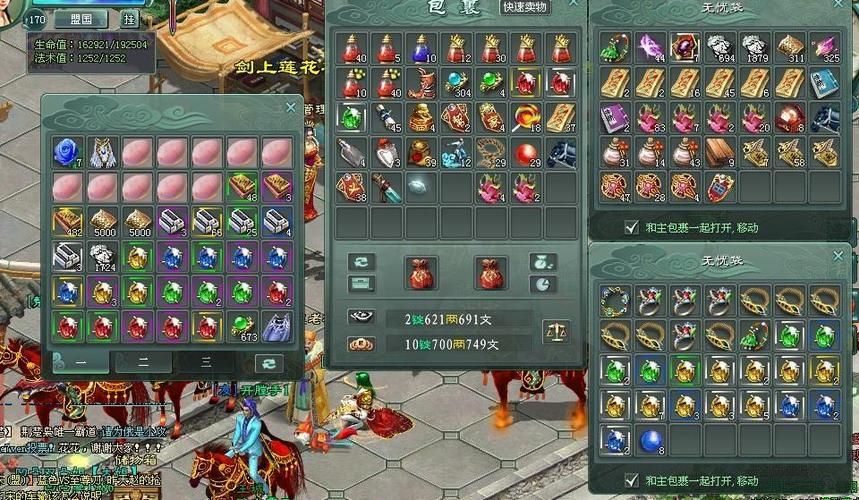Switch to storage tab 二

[143, 362]
